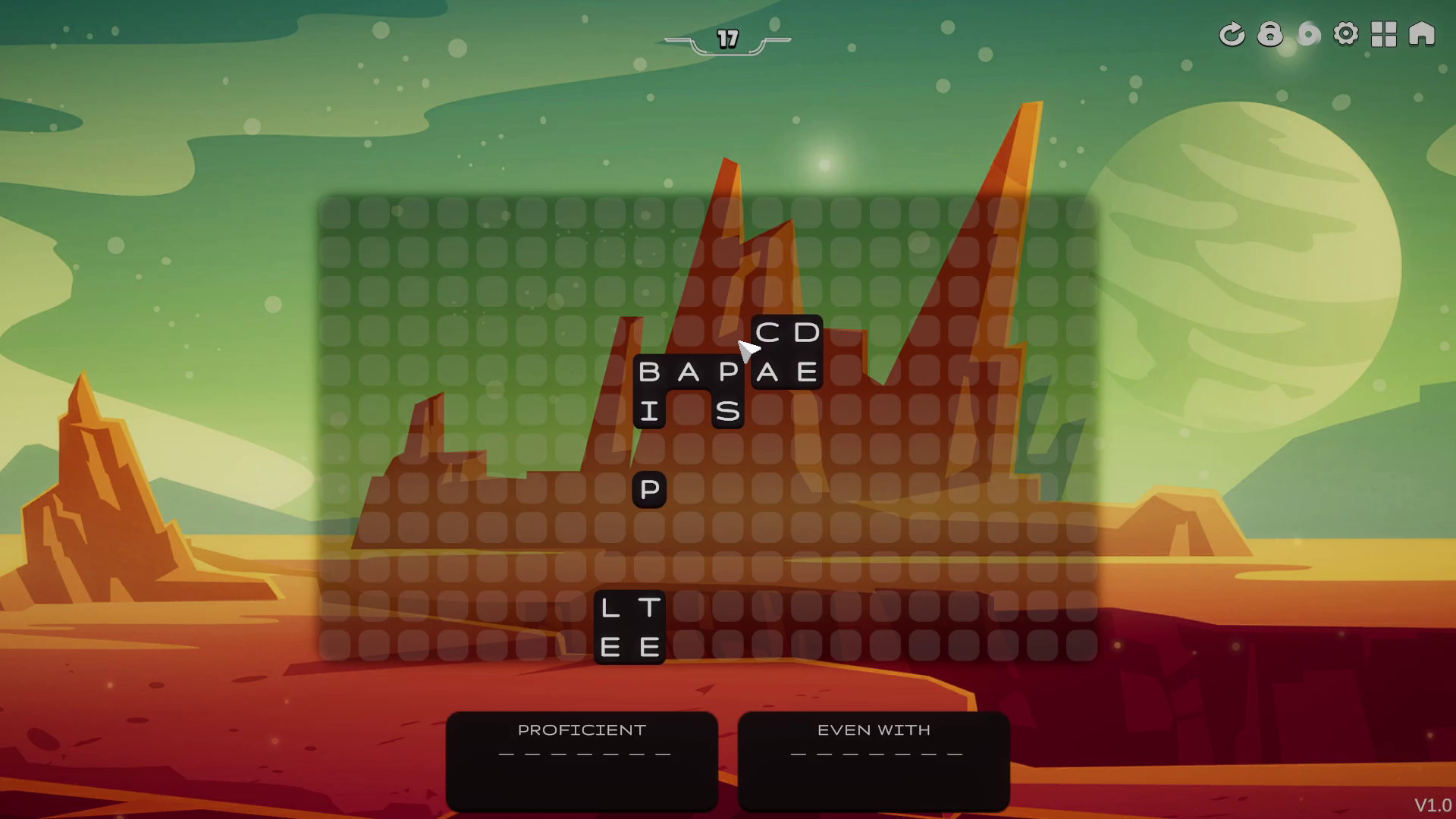Select the S tile below the A

728,412
